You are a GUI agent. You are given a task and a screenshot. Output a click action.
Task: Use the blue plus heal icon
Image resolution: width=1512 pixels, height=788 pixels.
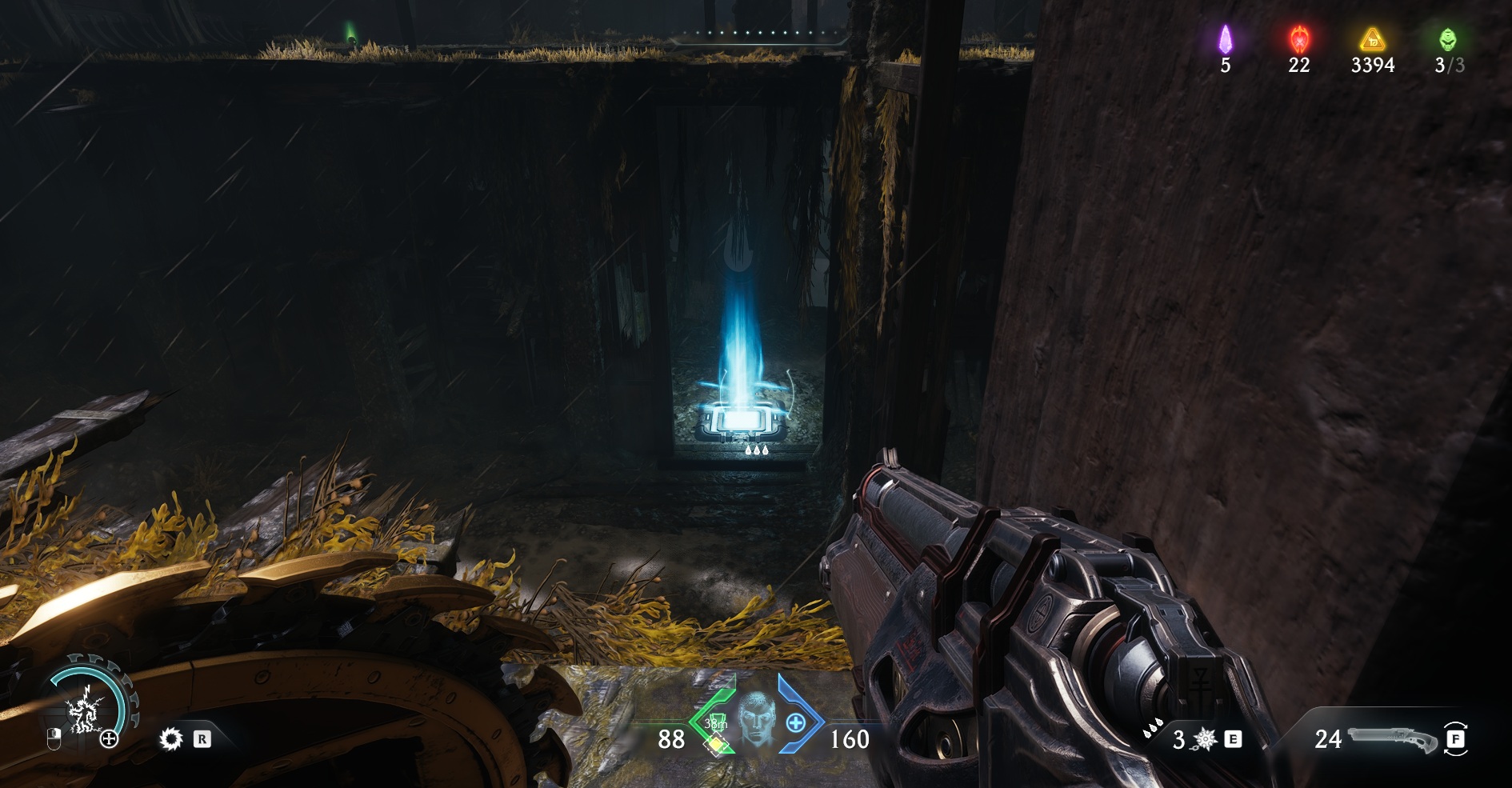point(795,723)
